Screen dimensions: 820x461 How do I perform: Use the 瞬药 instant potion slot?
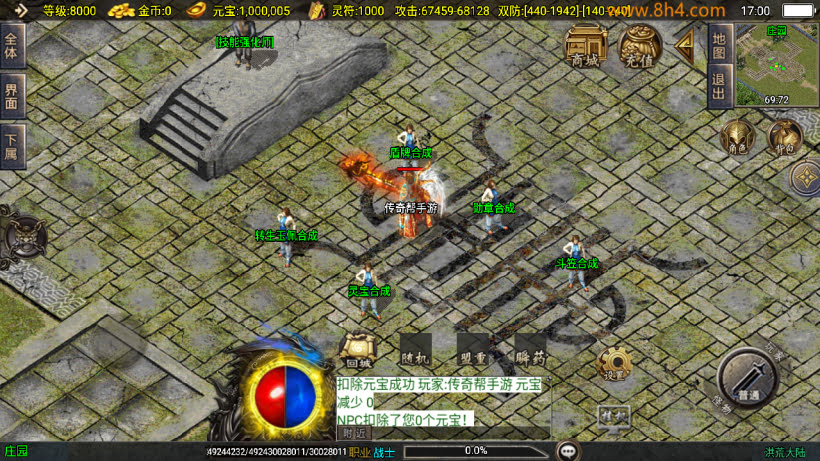[x=531, y=351]
